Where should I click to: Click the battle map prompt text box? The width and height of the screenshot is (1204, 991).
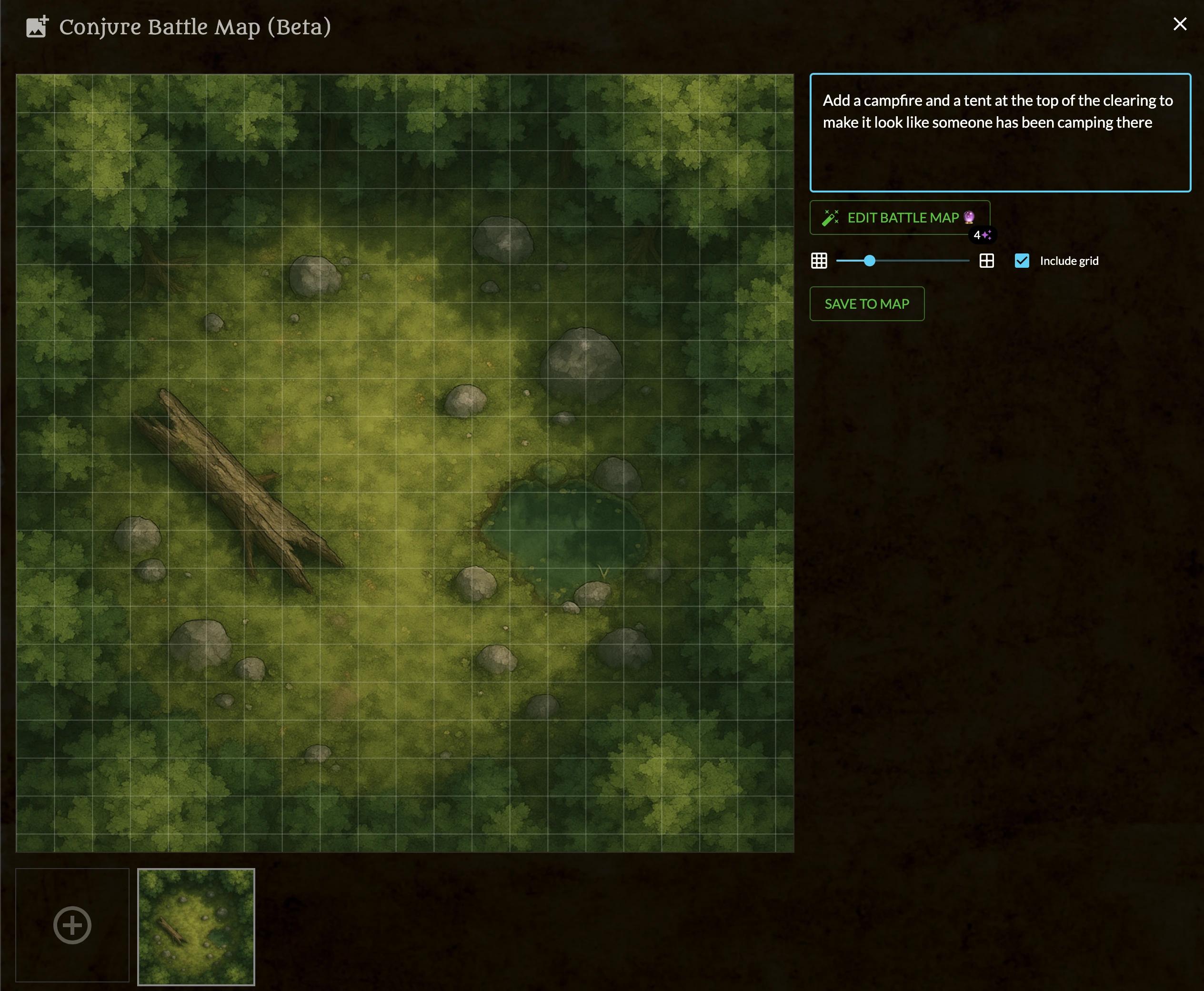[x=1000, y=132]
